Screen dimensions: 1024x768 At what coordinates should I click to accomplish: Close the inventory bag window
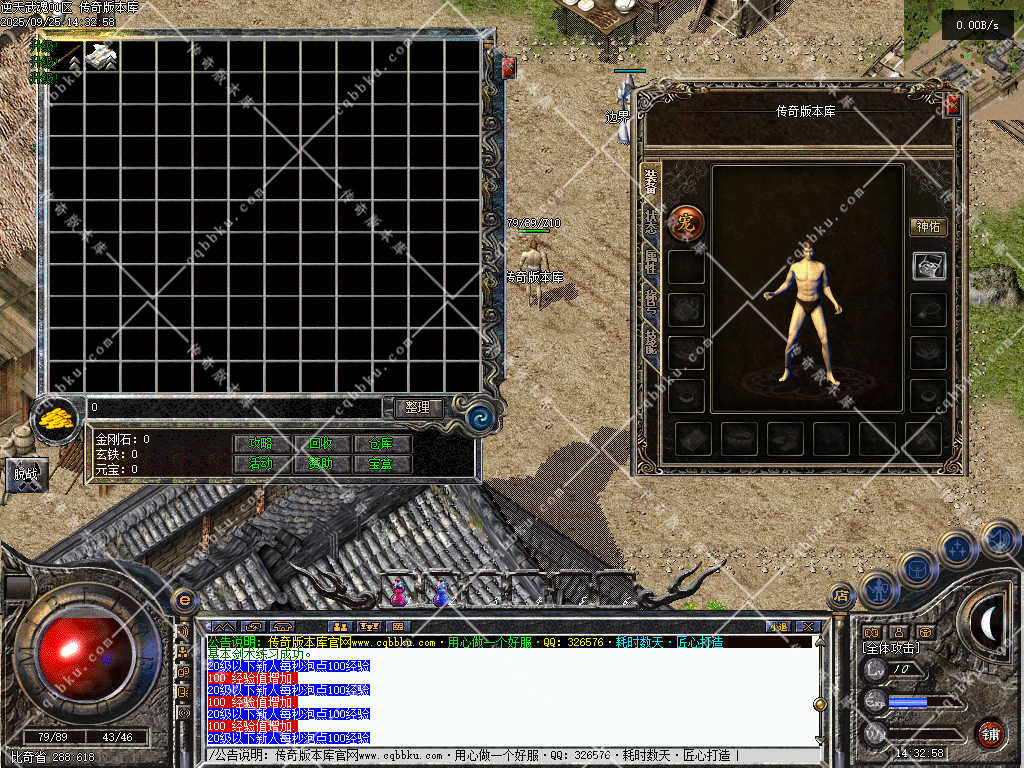tap(508, 67)
